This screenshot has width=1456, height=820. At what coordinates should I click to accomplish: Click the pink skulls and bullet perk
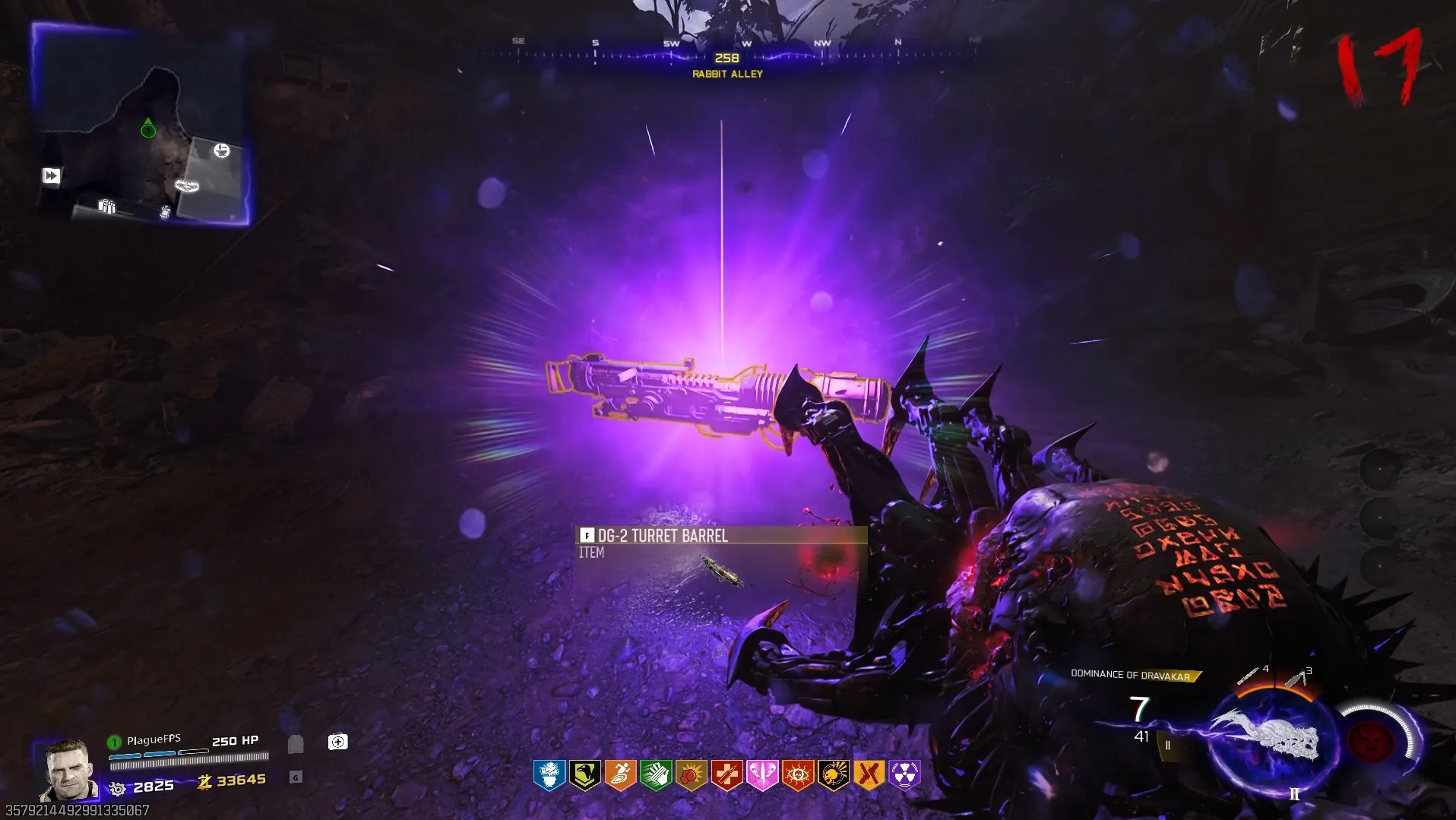point(762,775)
